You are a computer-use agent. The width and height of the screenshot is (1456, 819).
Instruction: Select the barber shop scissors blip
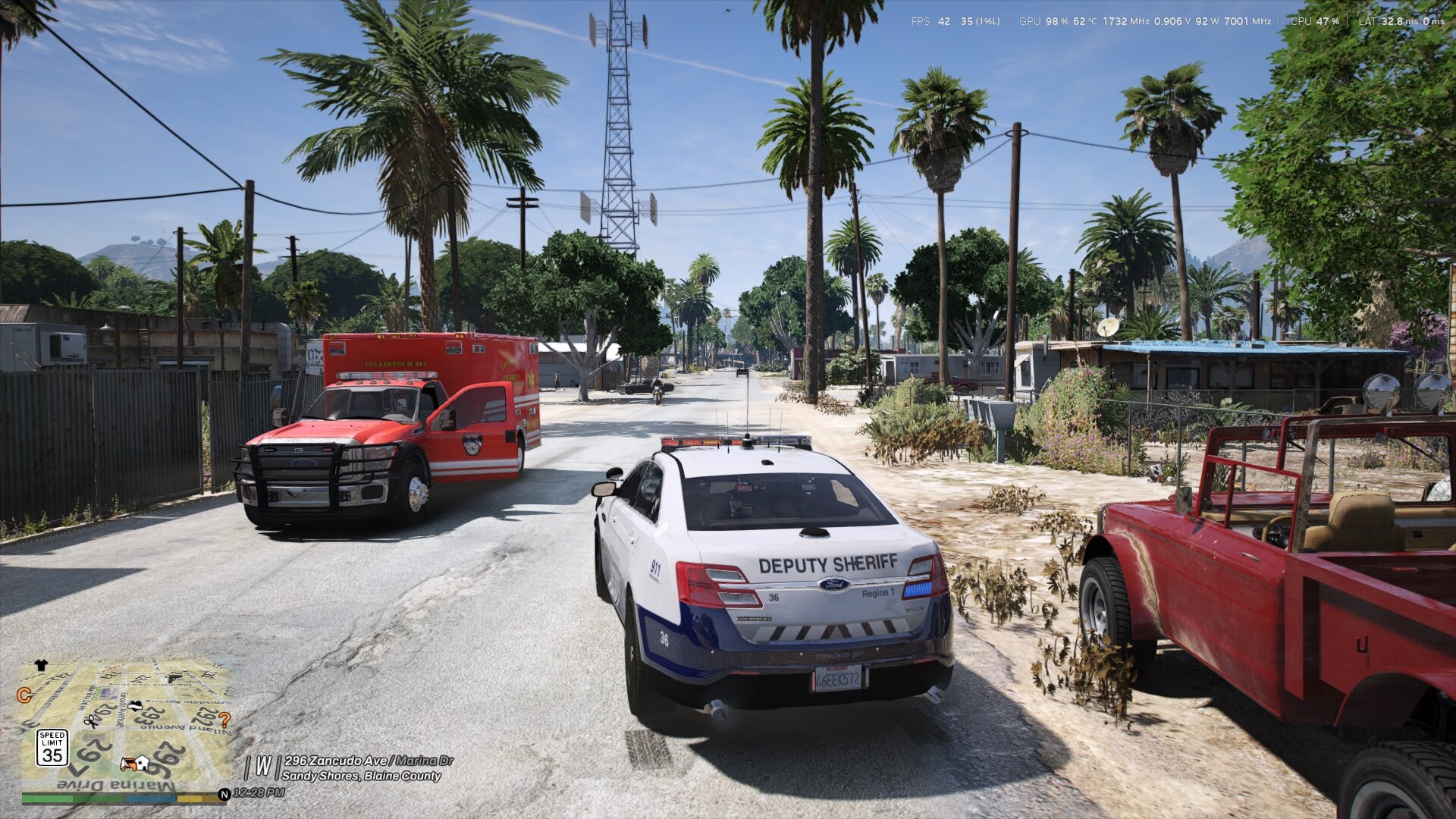(x=93, y=721)
